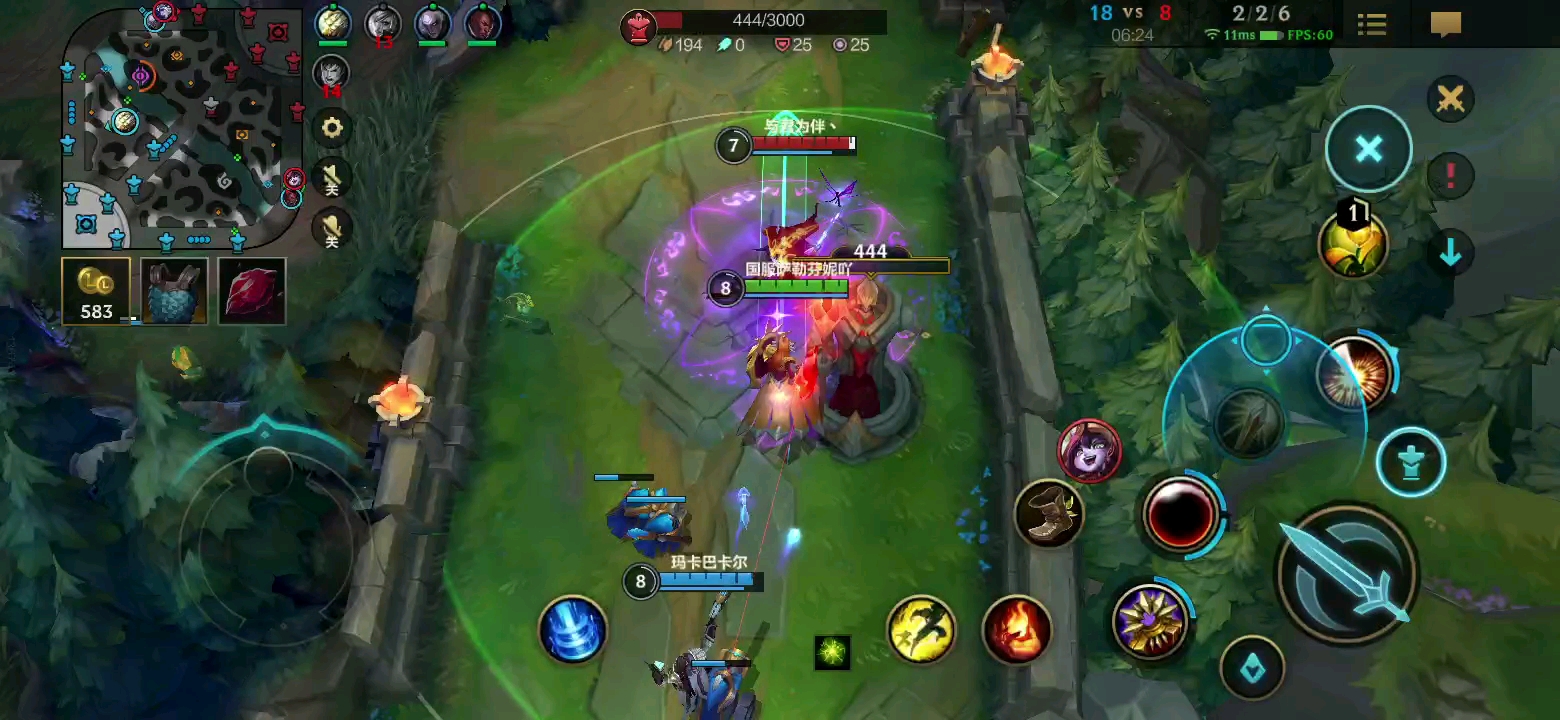Activate the Recall ability

tap(573, 629)
